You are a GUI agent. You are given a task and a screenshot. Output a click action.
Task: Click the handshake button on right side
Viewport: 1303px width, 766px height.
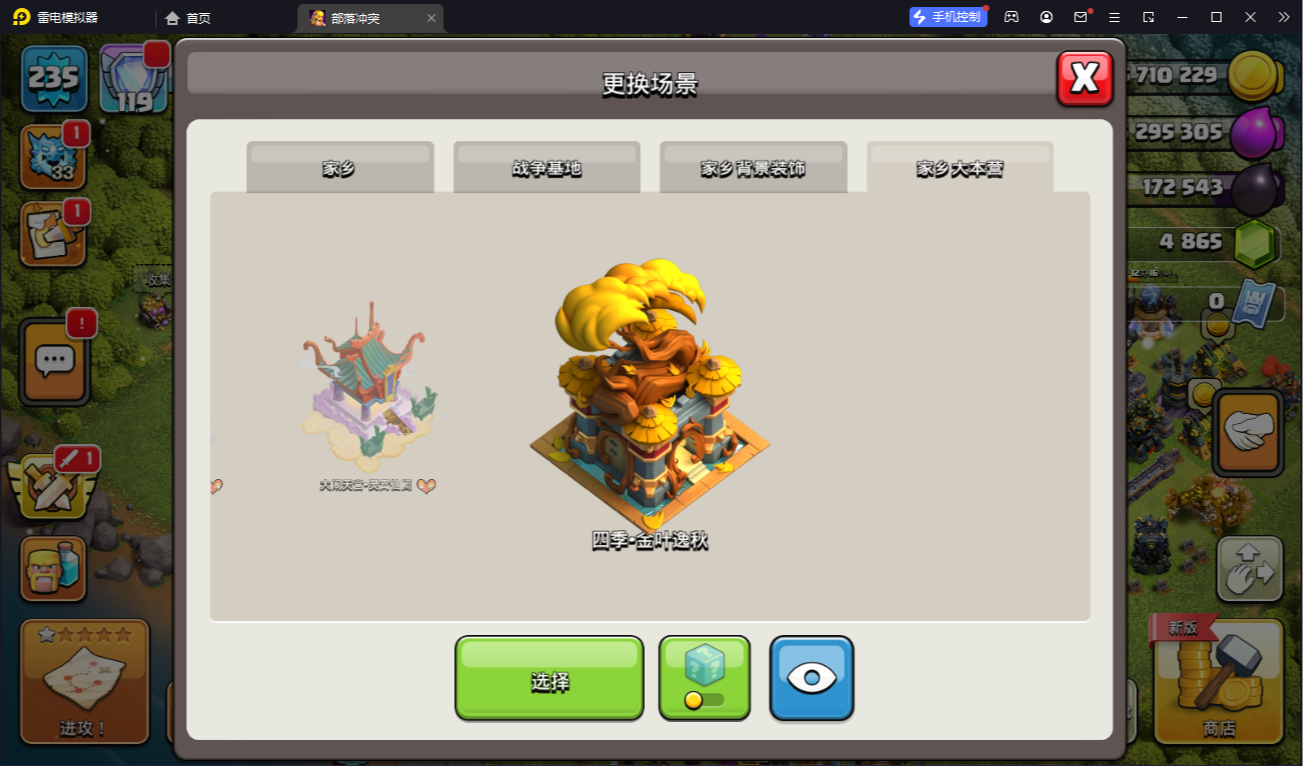pos(1248,431)
